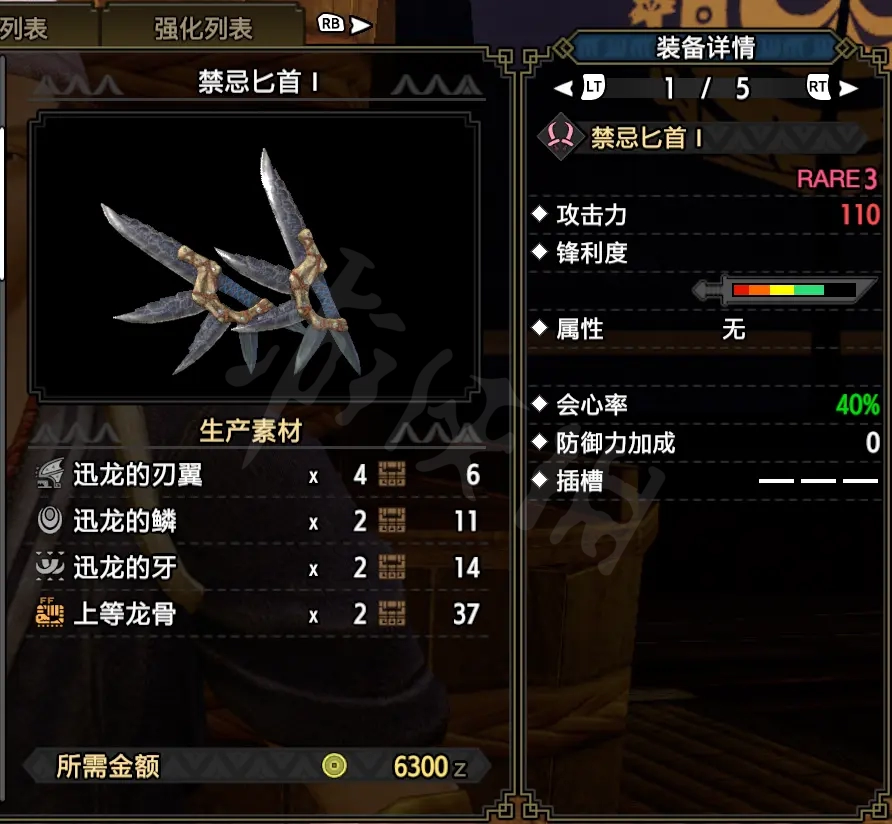
Task: Choose the 迅龙的牙 material row
Action: 258,568
